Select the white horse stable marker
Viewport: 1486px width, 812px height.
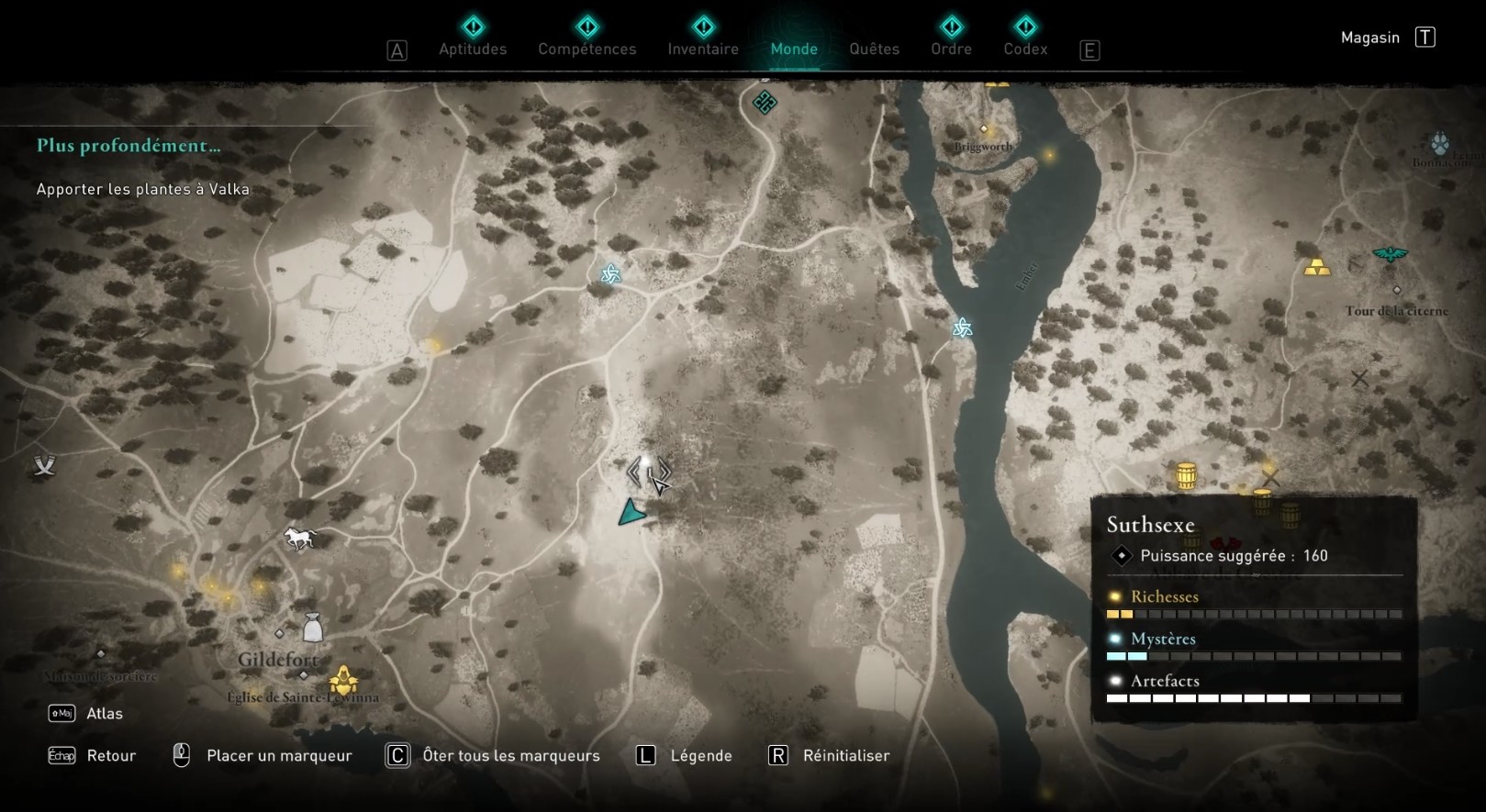(x=300, y=539)
